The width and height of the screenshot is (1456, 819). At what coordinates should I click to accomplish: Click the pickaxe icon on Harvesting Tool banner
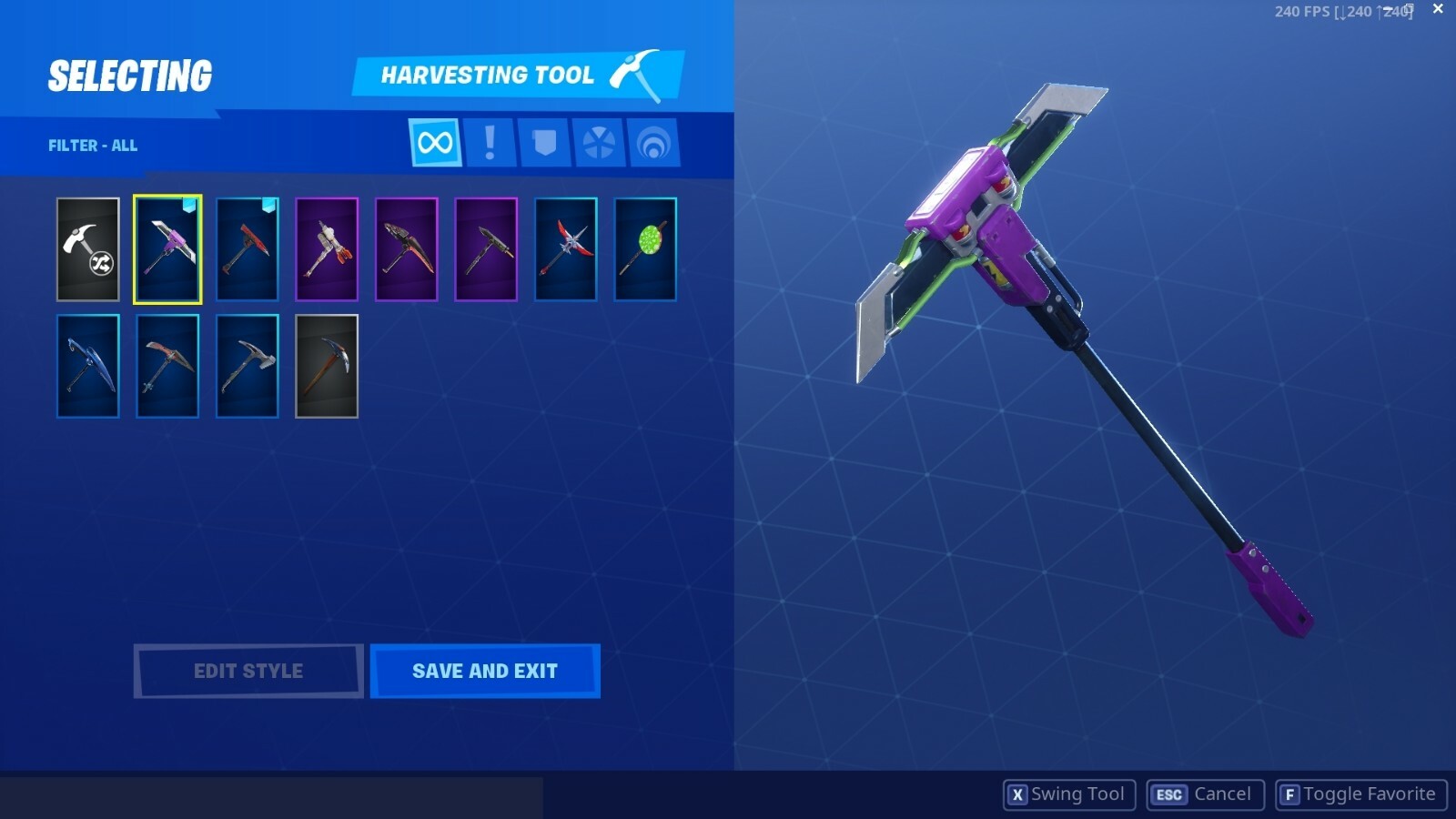pos(639,75)
